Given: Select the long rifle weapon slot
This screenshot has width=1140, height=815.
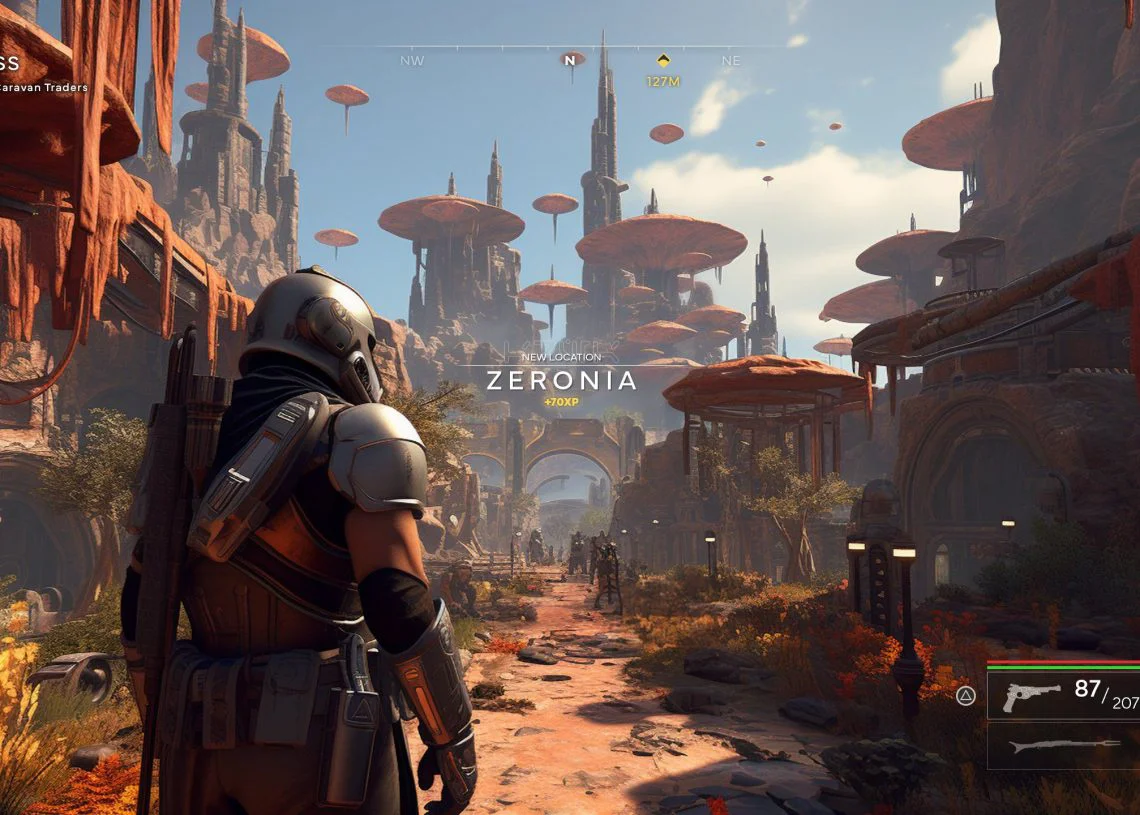Looking at the screenshot, I should point(1063,746).
